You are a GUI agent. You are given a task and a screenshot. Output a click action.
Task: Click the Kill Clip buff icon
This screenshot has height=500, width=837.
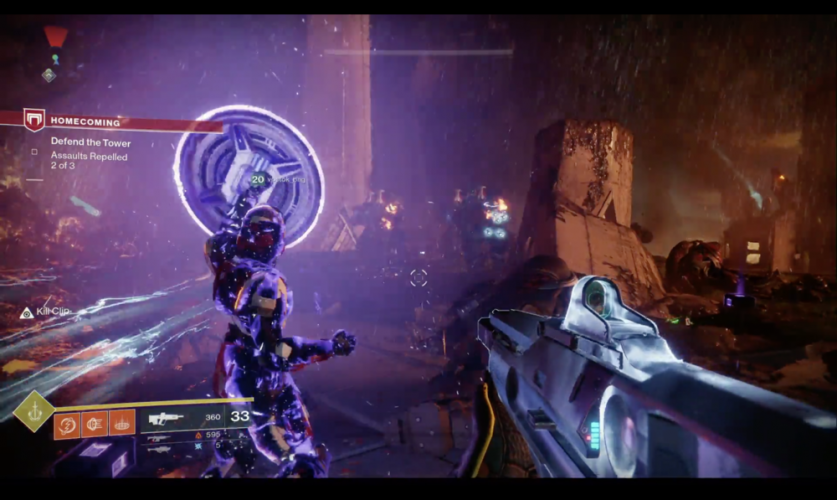27,313
